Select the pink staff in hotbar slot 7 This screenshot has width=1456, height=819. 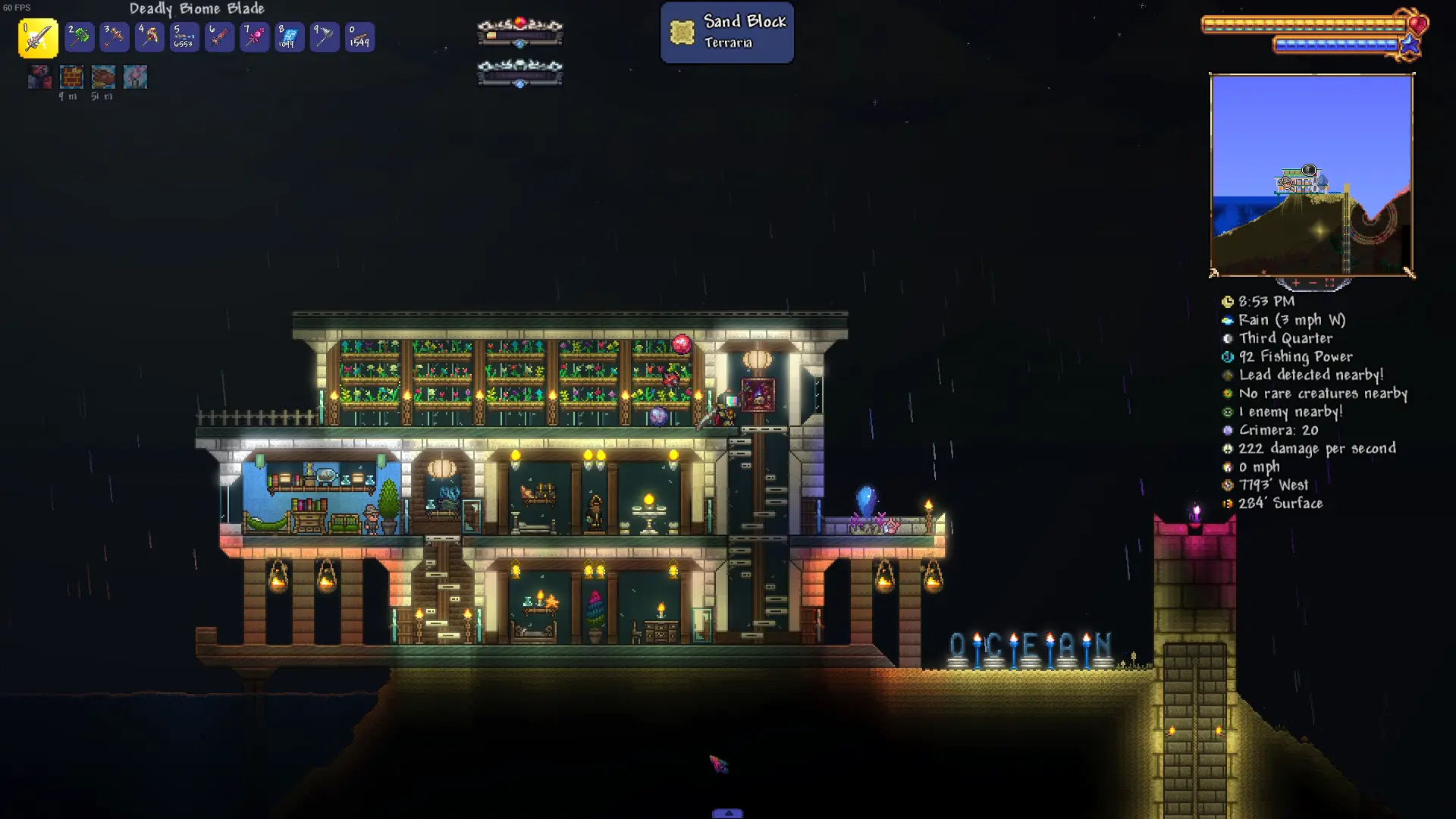[x=255, y=37]
